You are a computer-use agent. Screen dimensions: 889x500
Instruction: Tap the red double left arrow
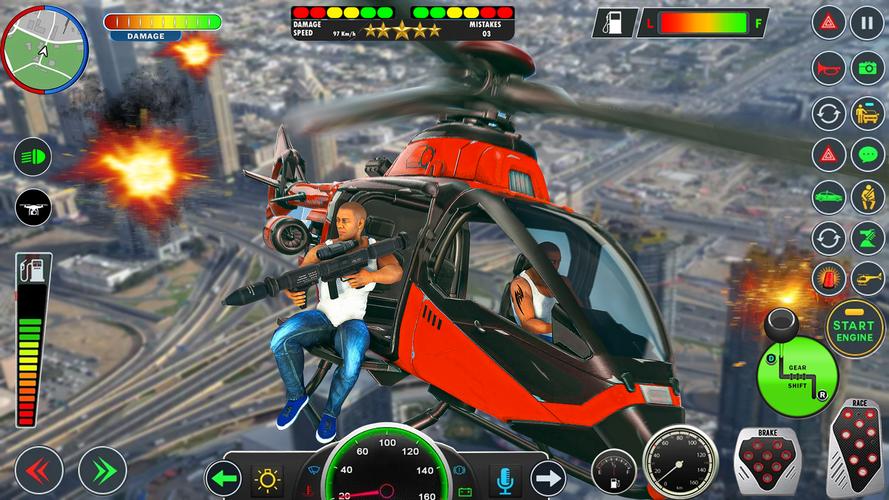click(x=39, y=471)
